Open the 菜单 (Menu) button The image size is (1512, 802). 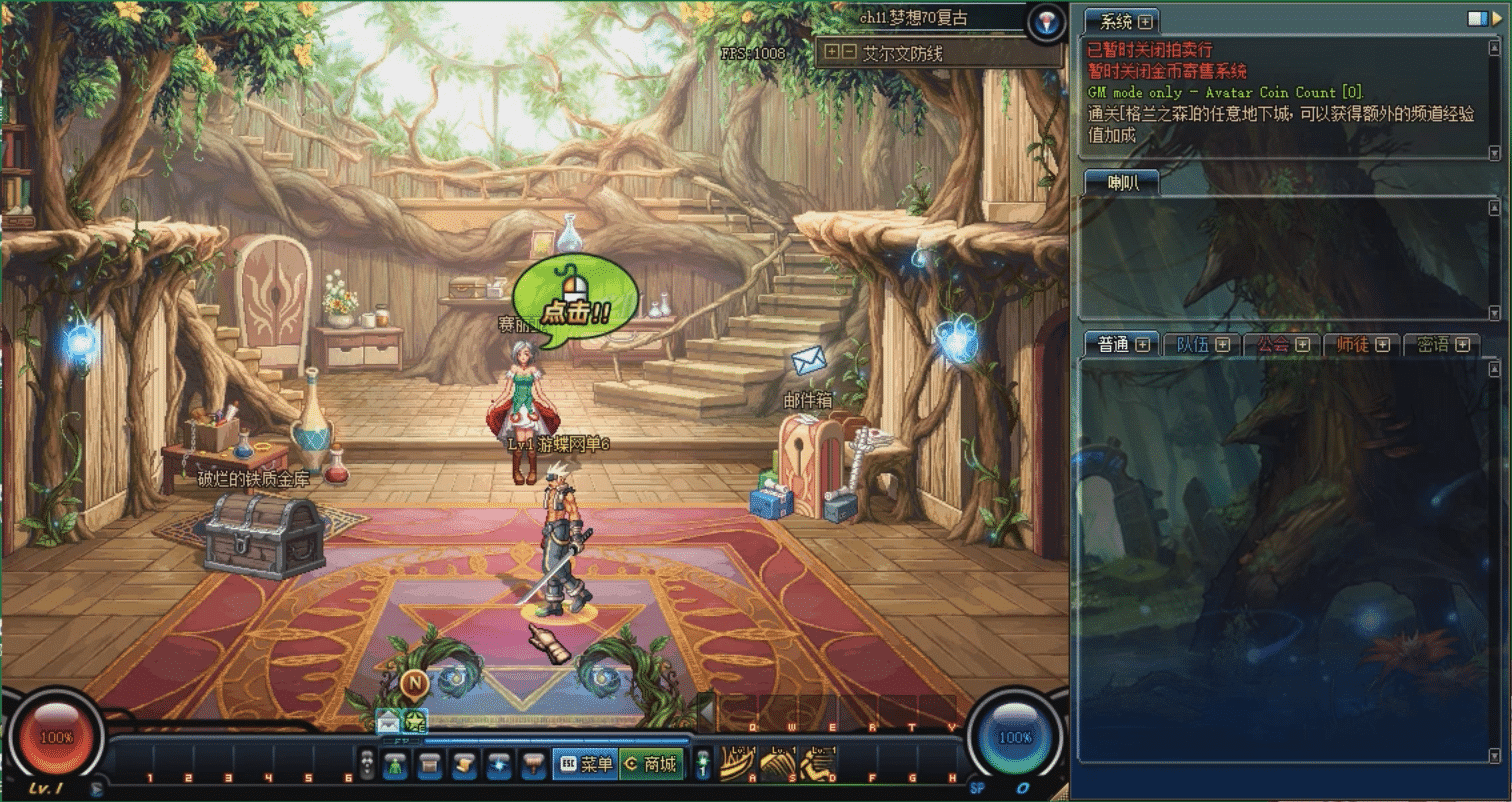point(585,765)
